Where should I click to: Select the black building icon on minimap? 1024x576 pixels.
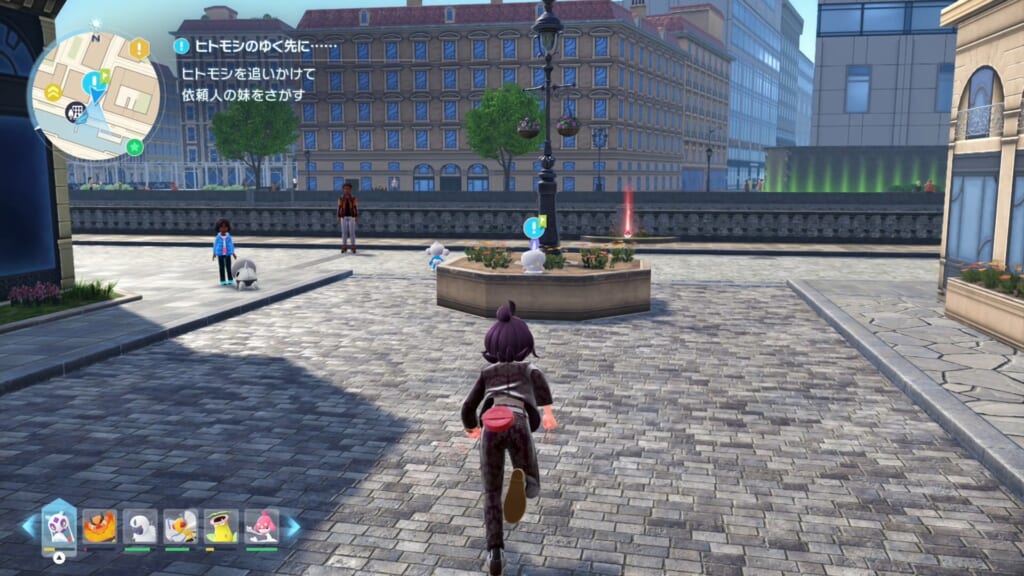coord(74,112)
